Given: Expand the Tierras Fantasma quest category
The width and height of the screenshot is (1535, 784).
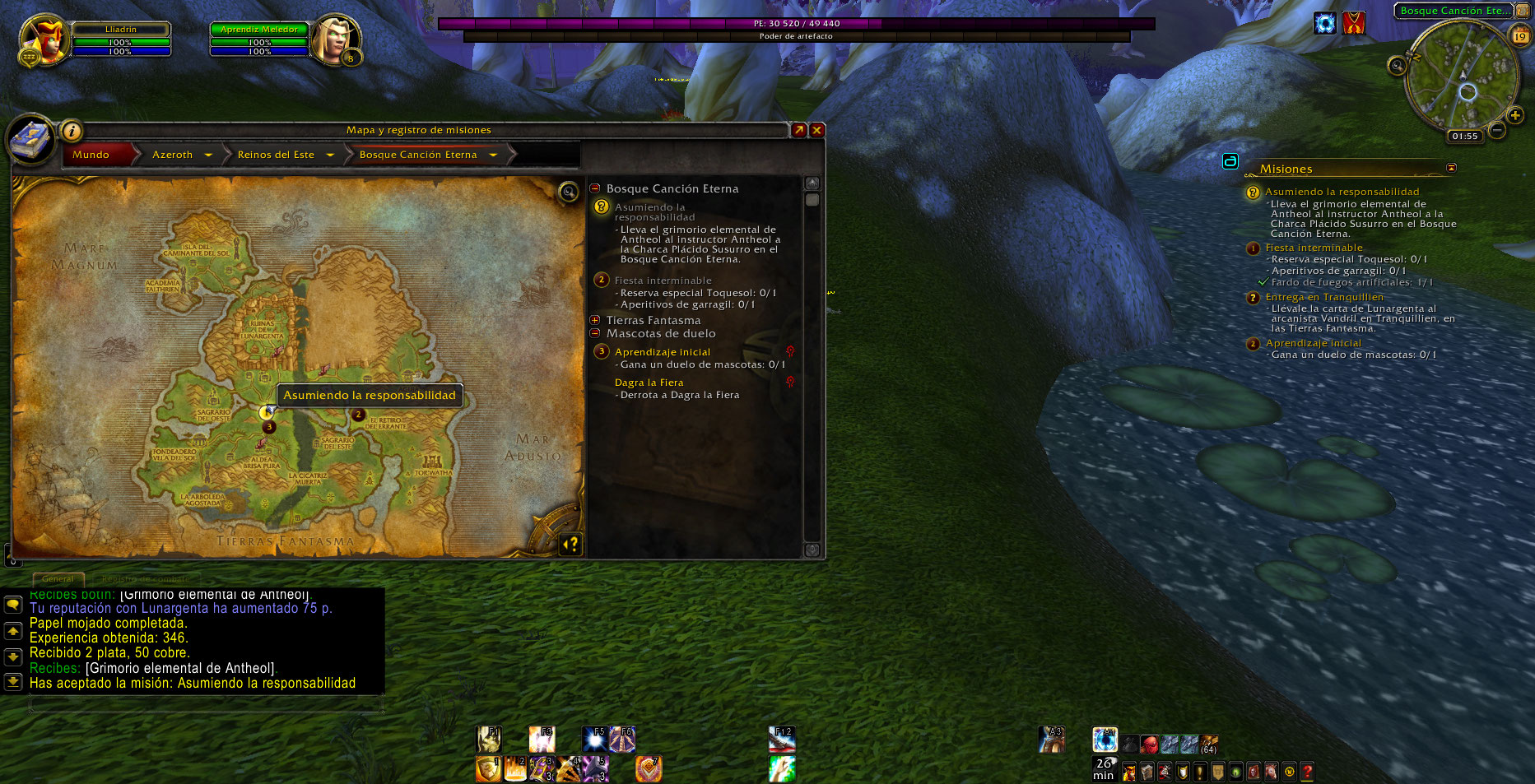Looking at the screenshot, I should tap(595, 320).
